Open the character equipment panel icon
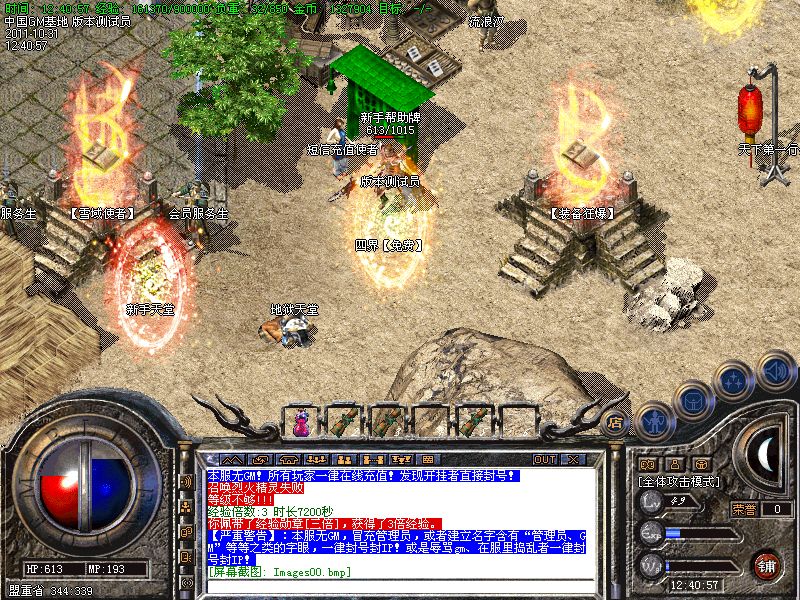This screenshot has width=800, height=600. click(x=655, y=420)
